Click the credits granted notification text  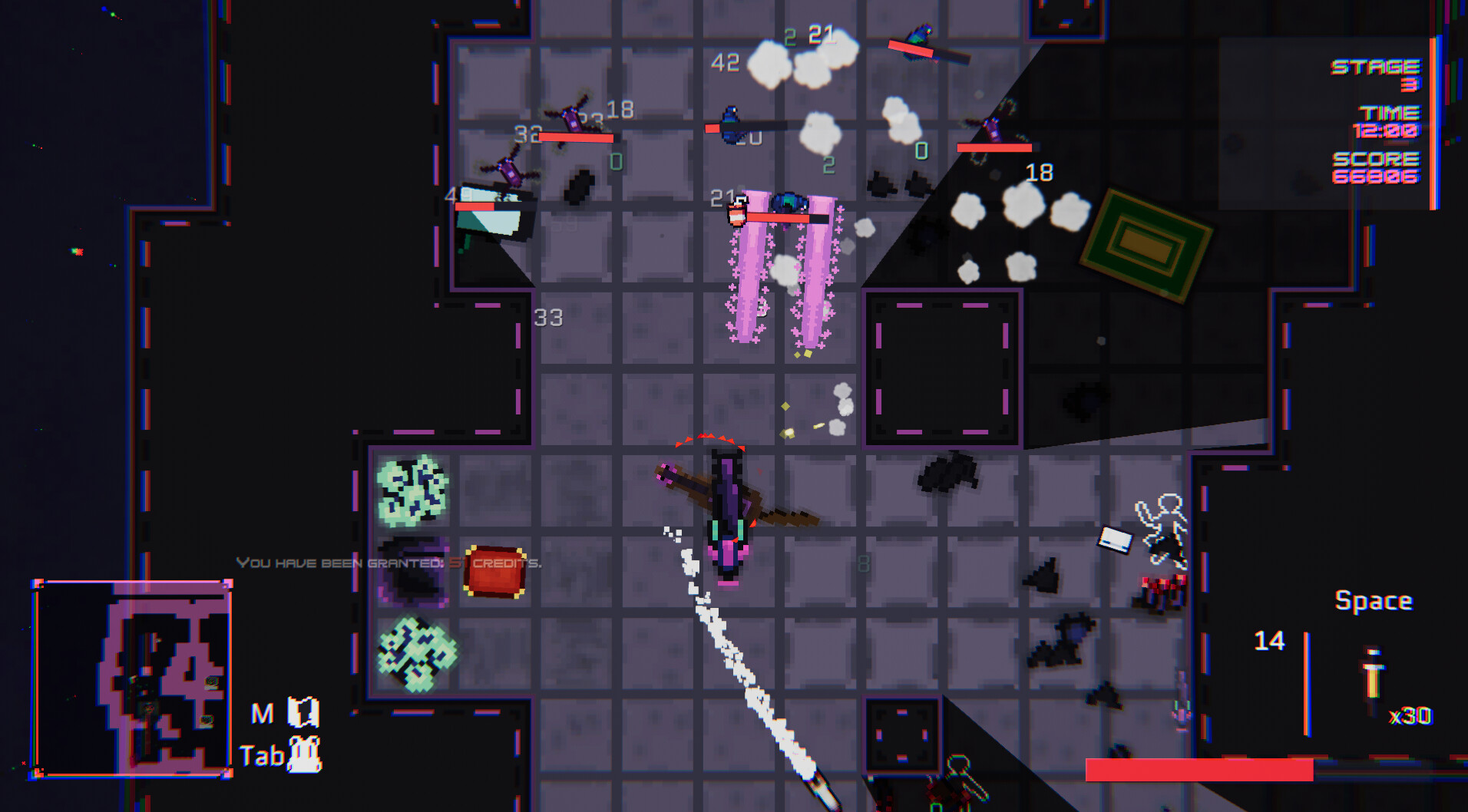(x=388, y=563)
